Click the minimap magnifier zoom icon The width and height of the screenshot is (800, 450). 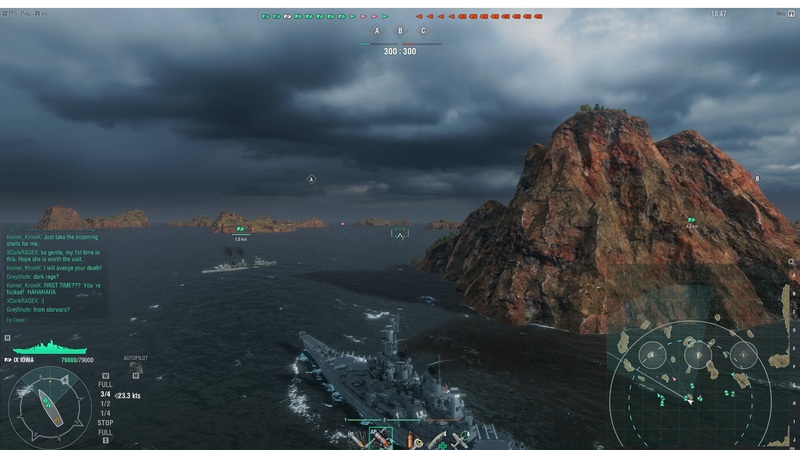pyautogui.click(x=791, y=260)
